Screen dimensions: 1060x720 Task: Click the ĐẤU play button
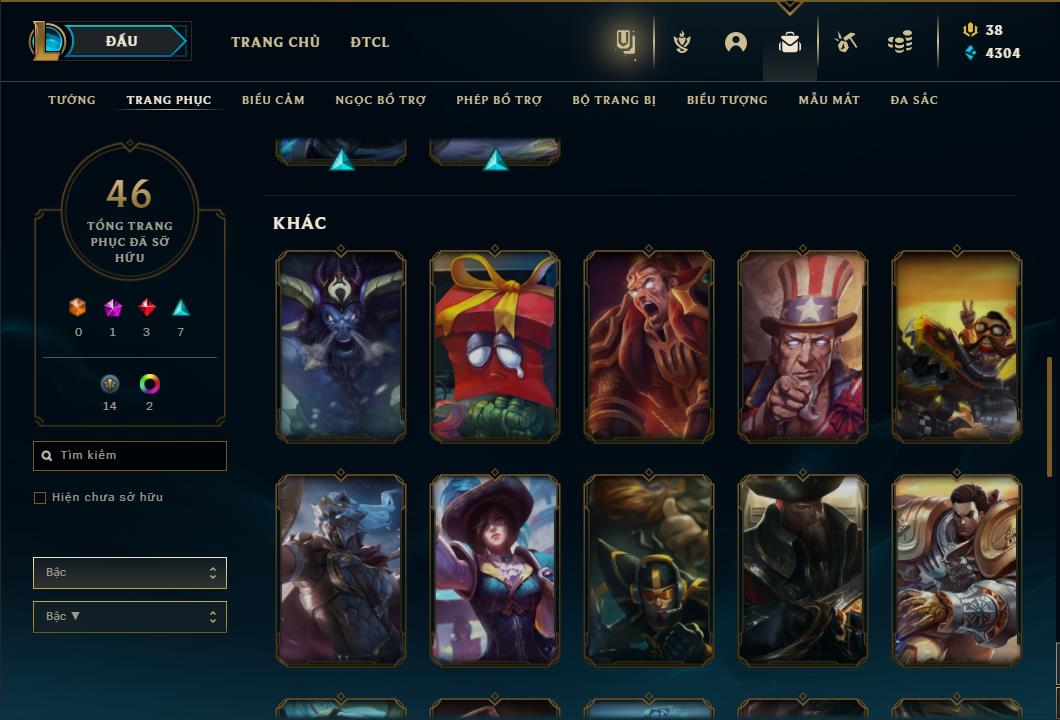122,41
